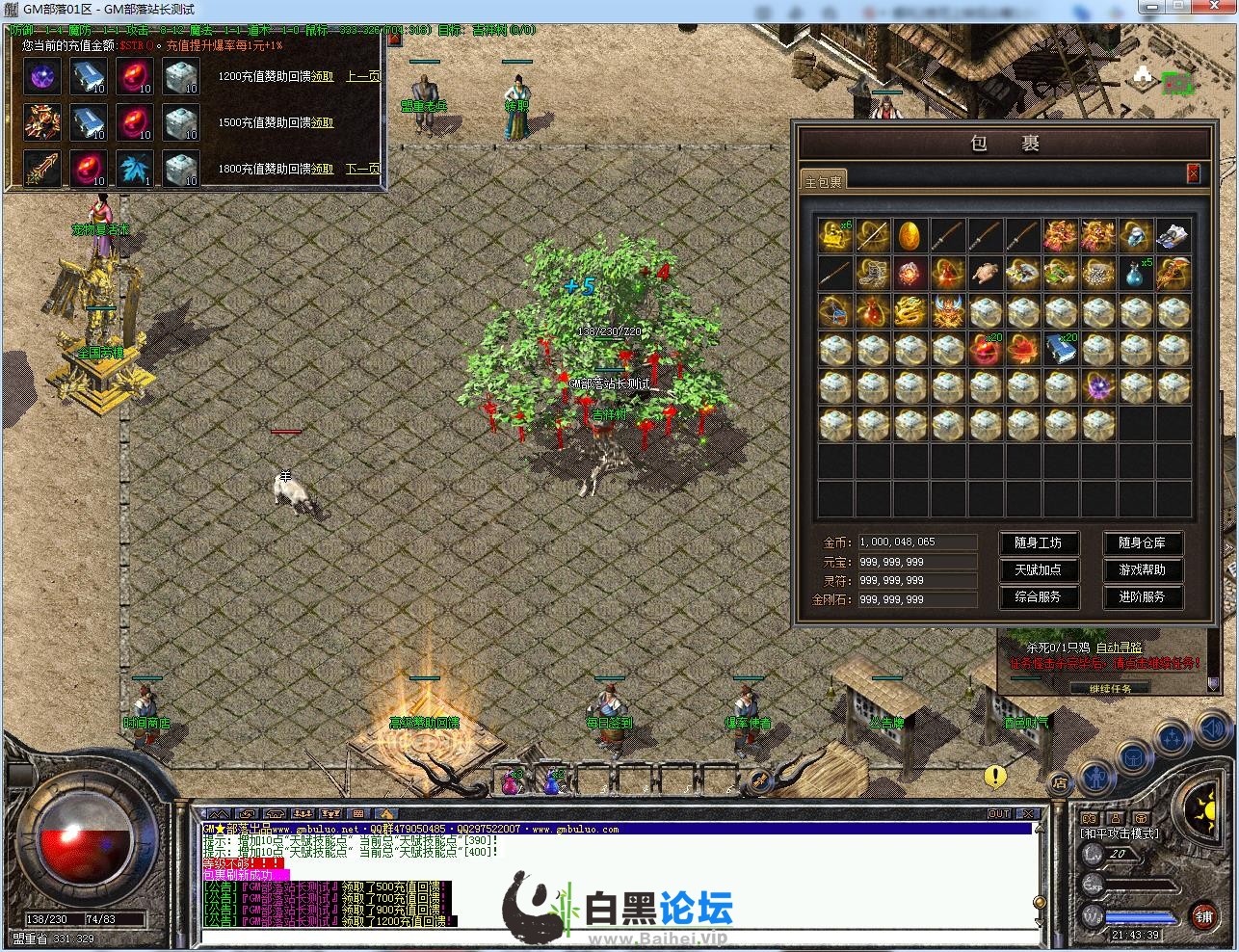This screenshot has height=952, width=1239.
Task: Go to the next page (下一页)
Action: 362,170
